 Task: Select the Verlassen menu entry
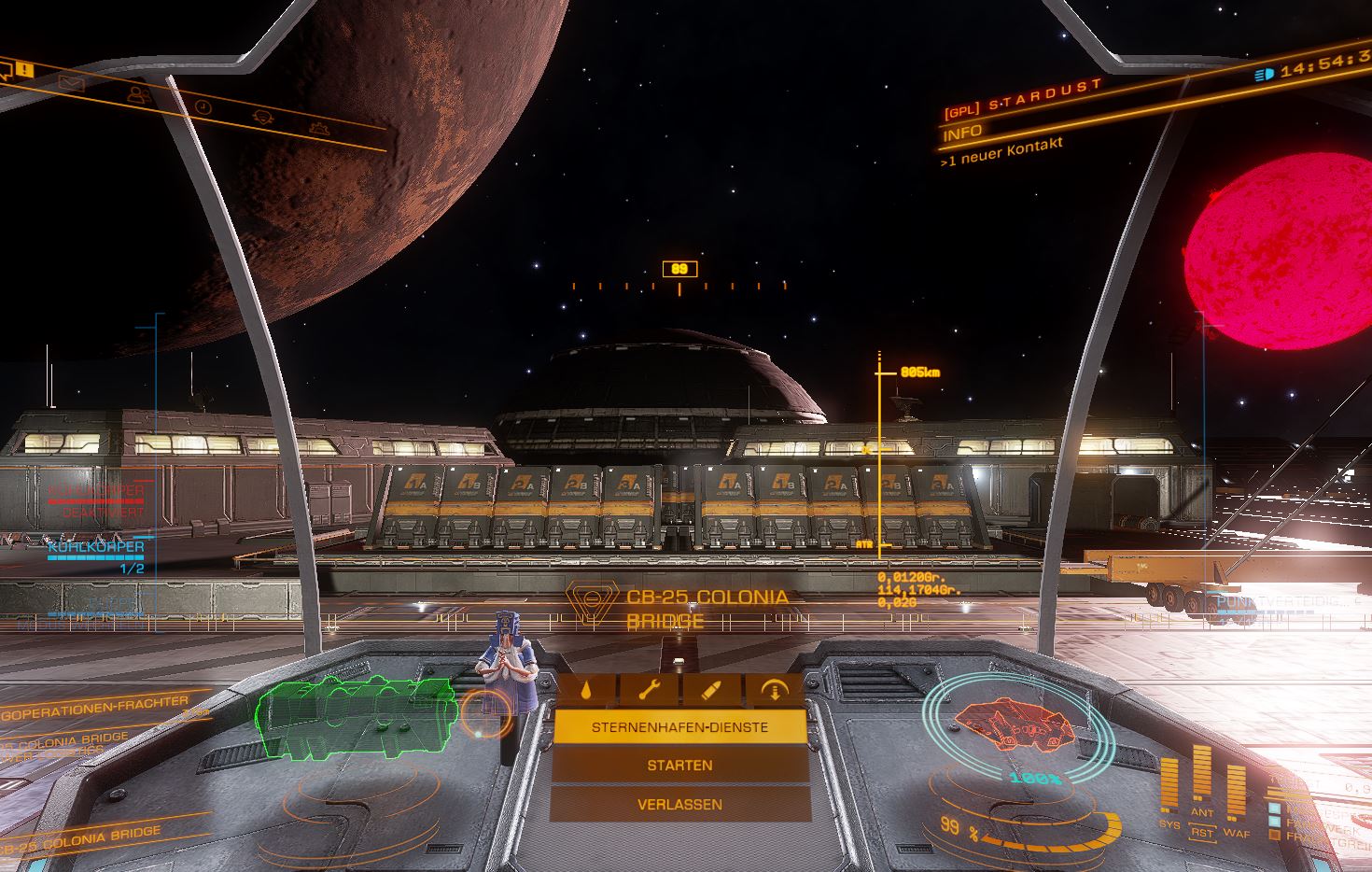tap(679, 804)
